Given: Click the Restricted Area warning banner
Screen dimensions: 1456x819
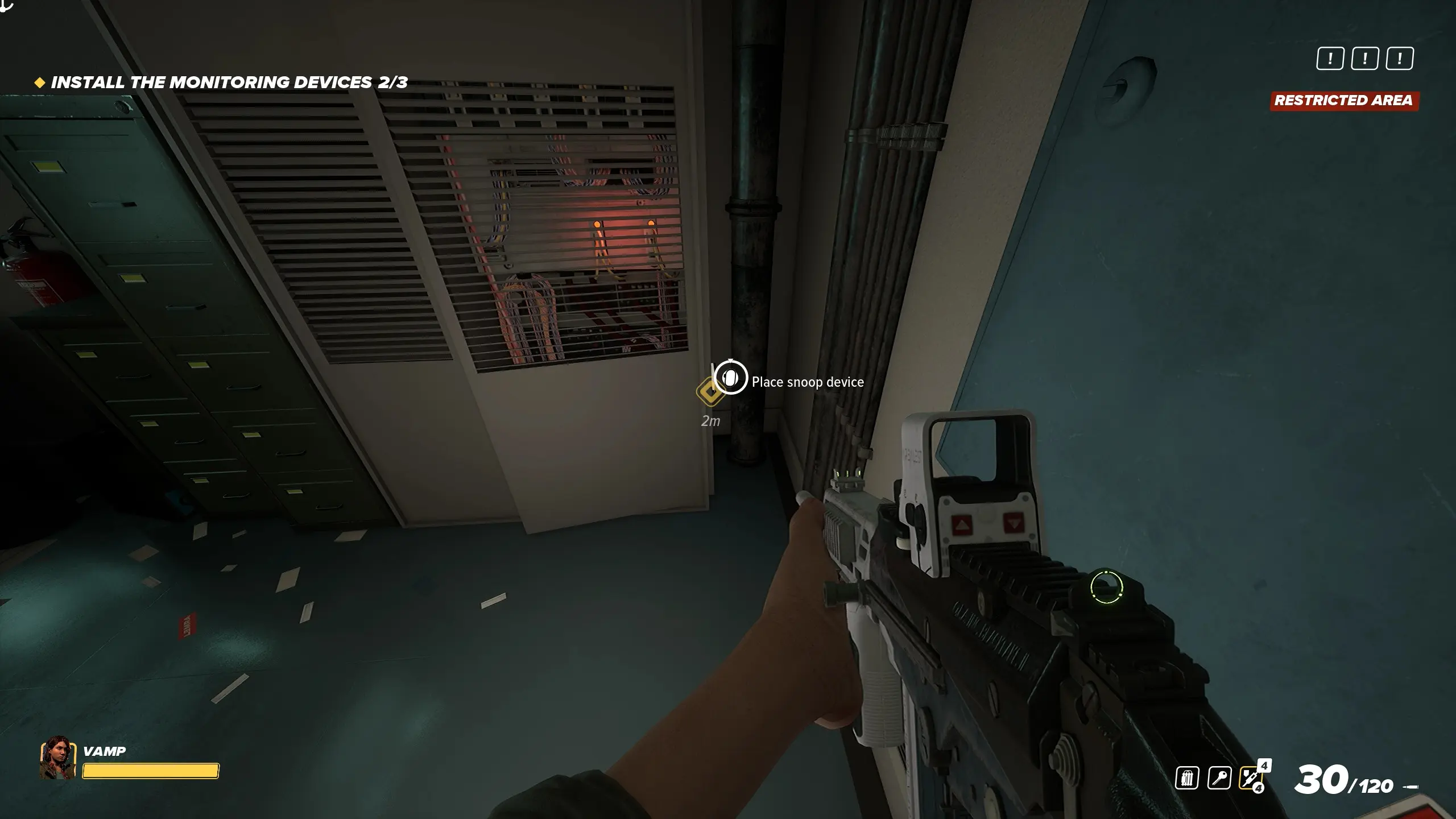Looking at the screenshot, I should [x=1343, y=101].
